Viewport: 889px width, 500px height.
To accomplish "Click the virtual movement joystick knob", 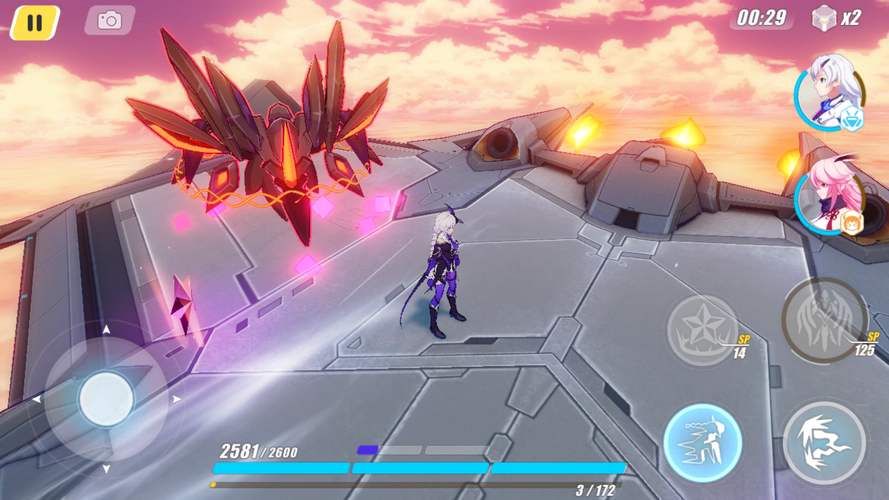I will click(106, 399).
